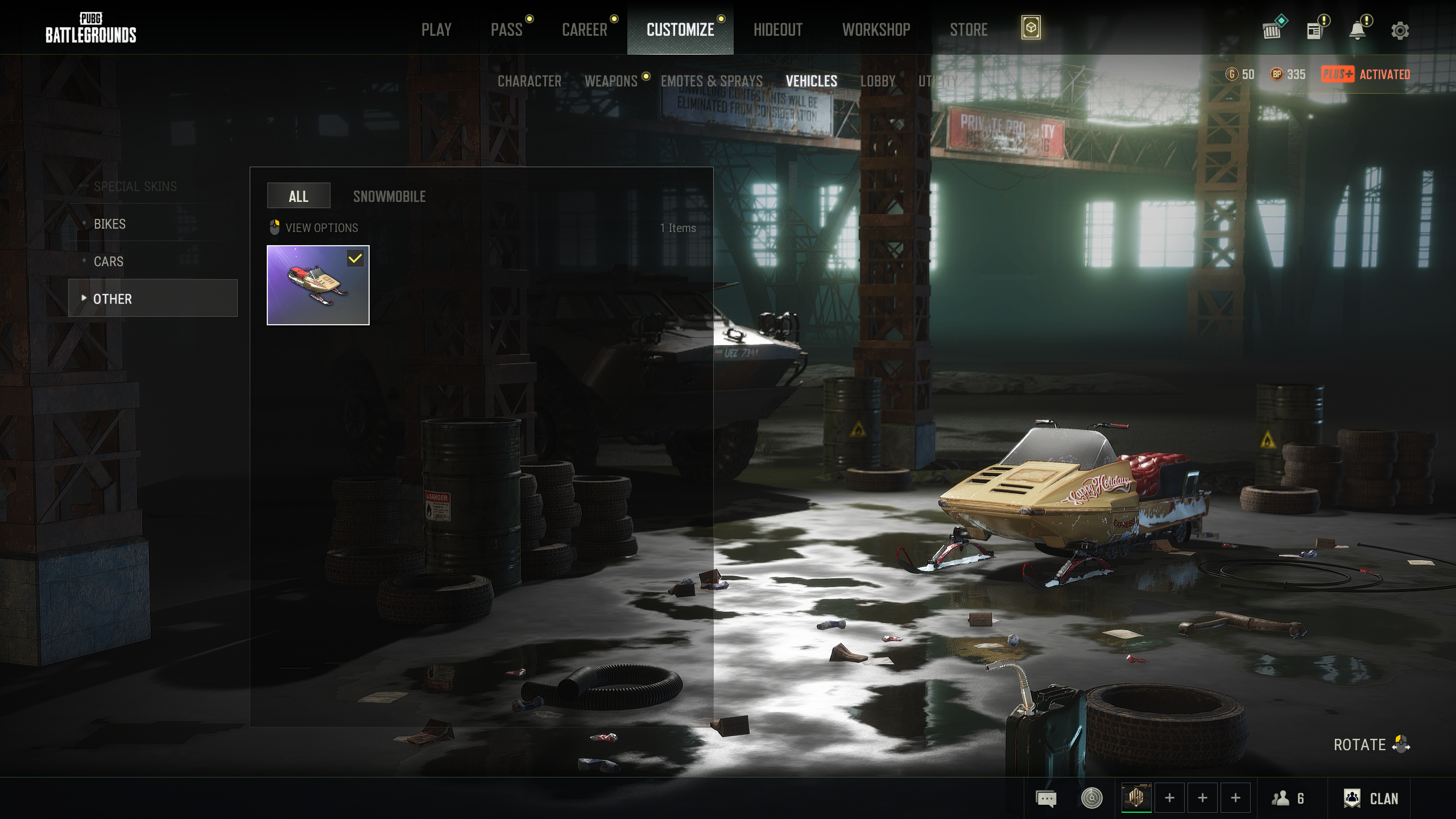The height and width of the screenshot is (819, 1456).
Task: Open the Clan panel
Action: [1371, 799]
